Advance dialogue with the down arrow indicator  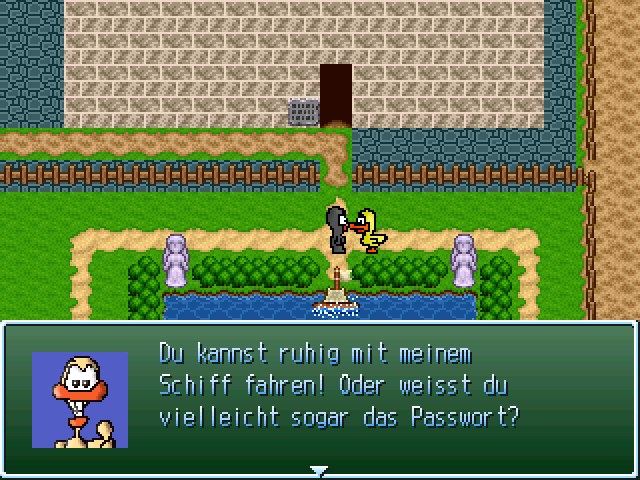click(x=319, y=469)
